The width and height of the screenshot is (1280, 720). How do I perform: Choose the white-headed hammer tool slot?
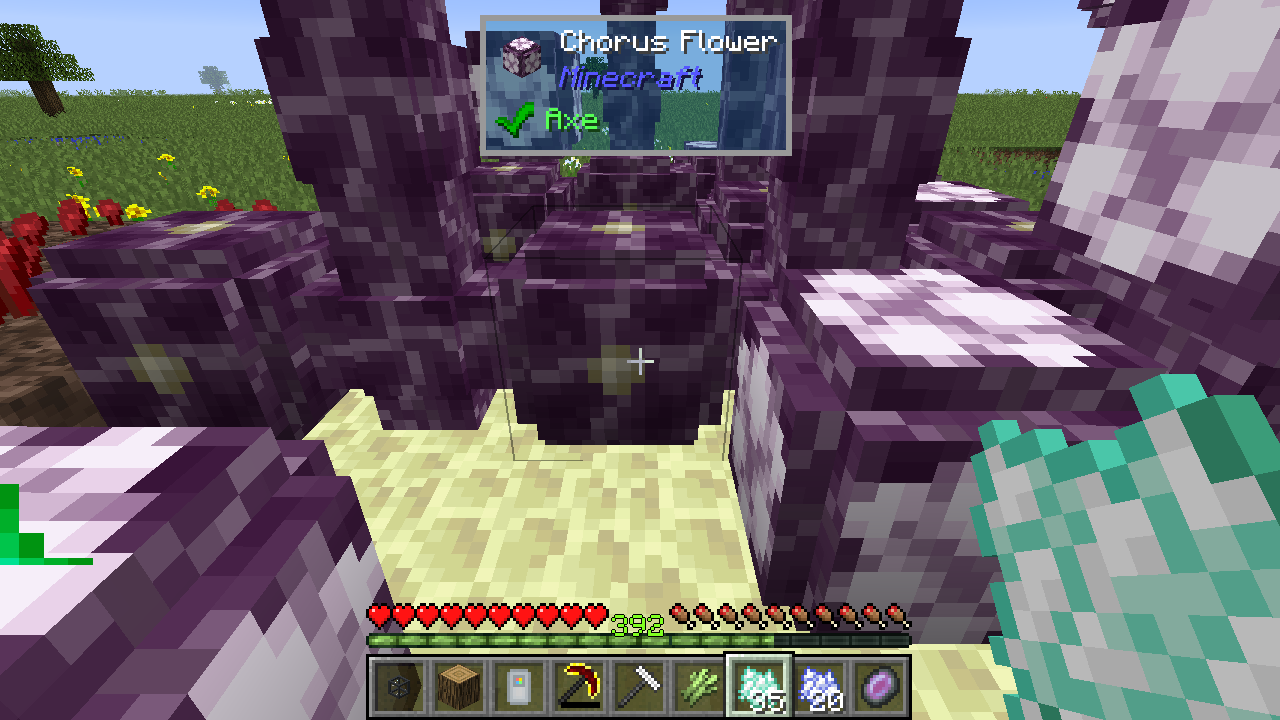click(640, 686)
